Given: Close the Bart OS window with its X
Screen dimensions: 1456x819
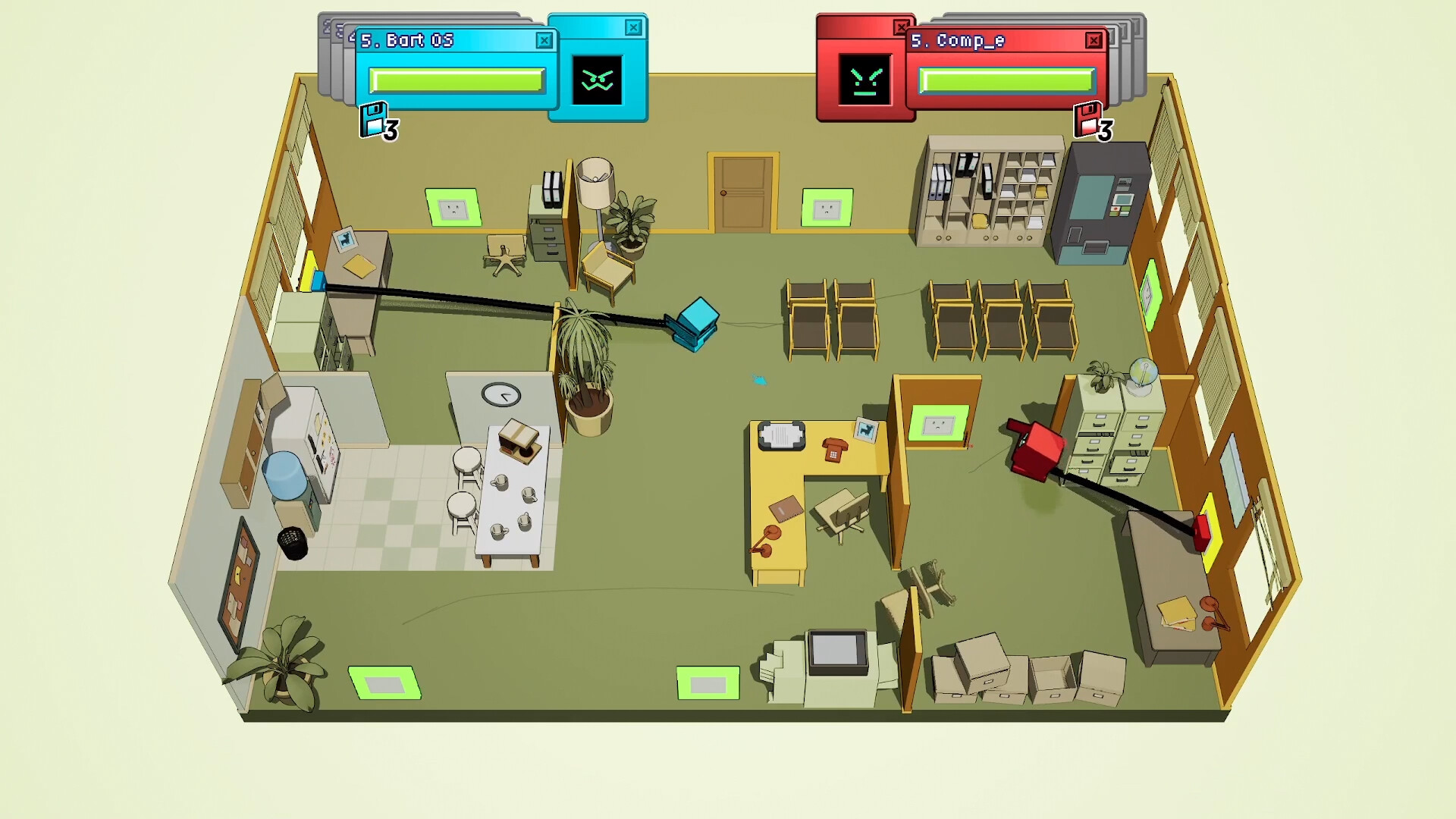Looking at the screenshot, I should pos(544,41).
